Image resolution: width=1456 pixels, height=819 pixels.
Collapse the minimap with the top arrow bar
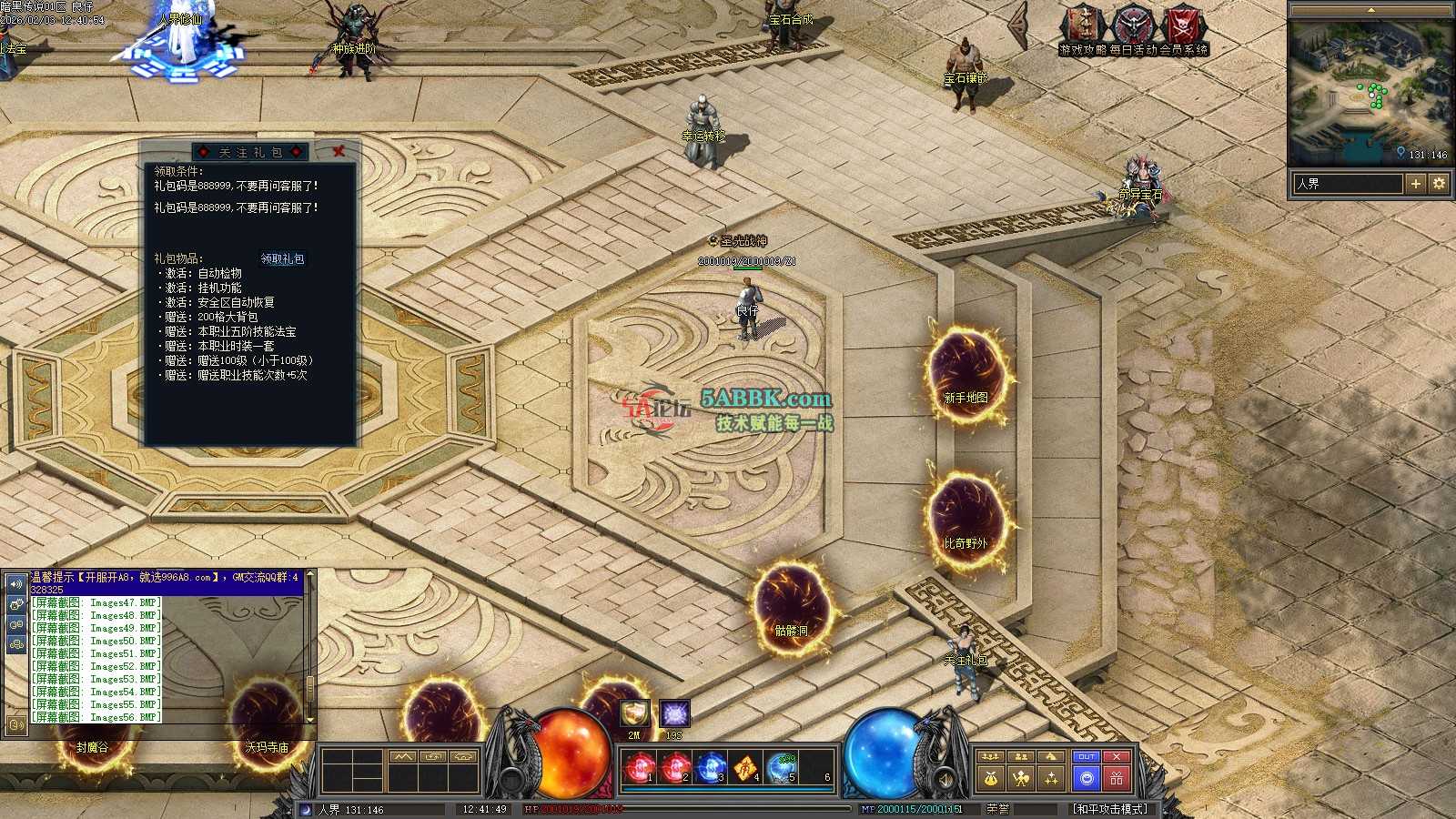pyautogui.click(x=1370, y=10)
